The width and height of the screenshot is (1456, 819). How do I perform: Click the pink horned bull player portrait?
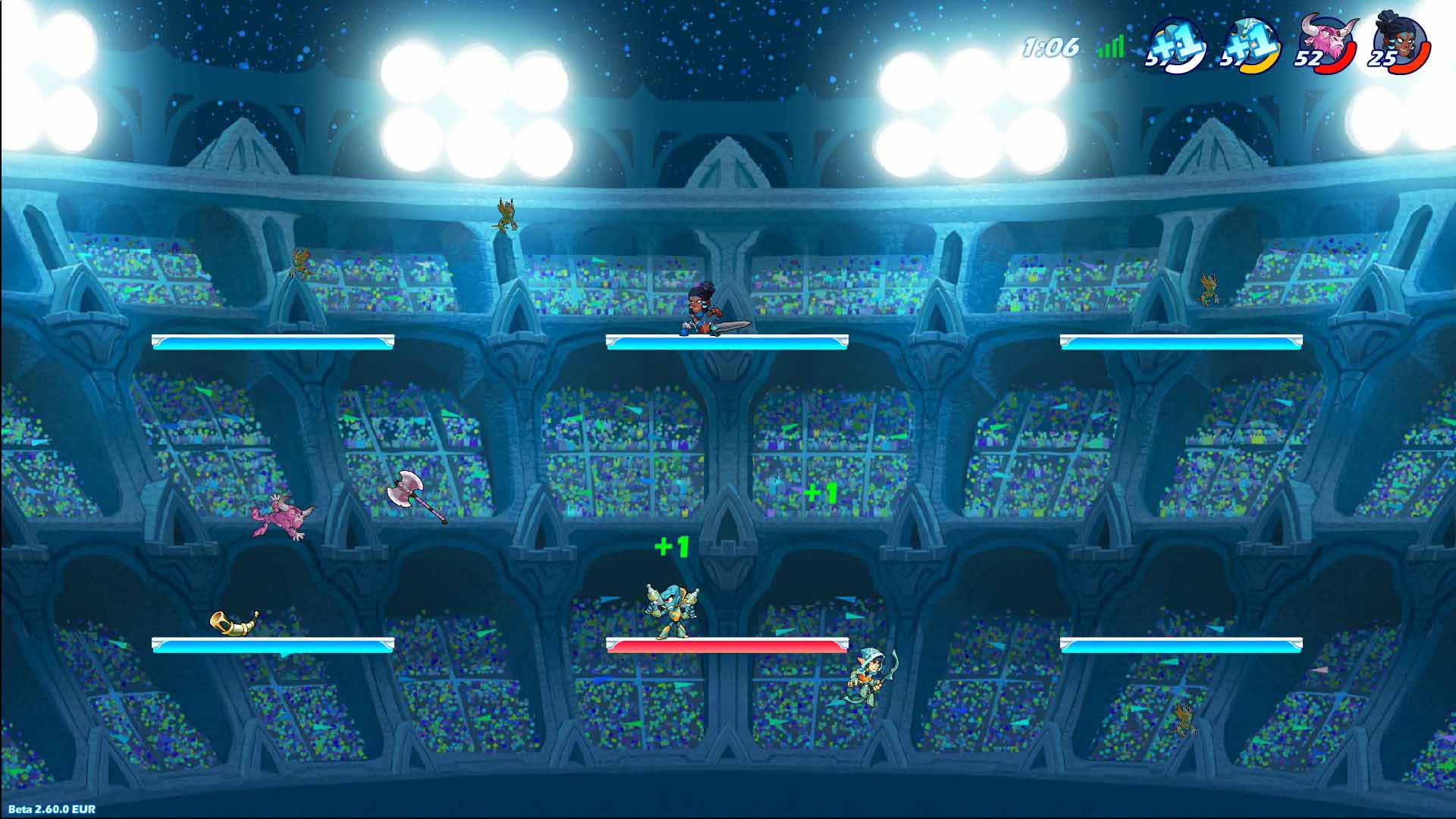click(1323, 42)
